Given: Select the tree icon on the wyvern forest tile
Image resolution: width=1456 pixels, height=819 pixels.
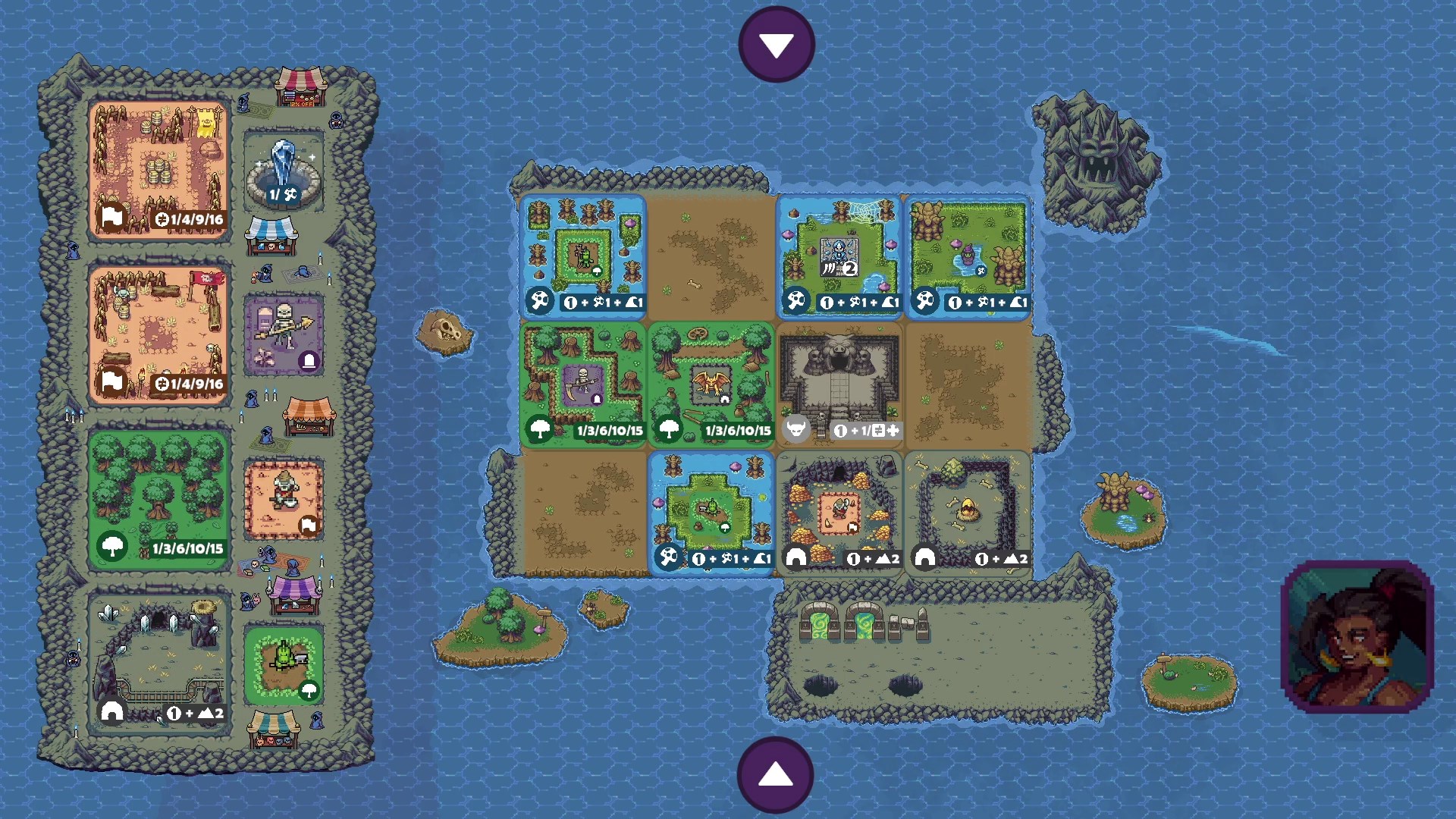Looking at the screenshot, I should pyautogui.click(x=670, y=431).
